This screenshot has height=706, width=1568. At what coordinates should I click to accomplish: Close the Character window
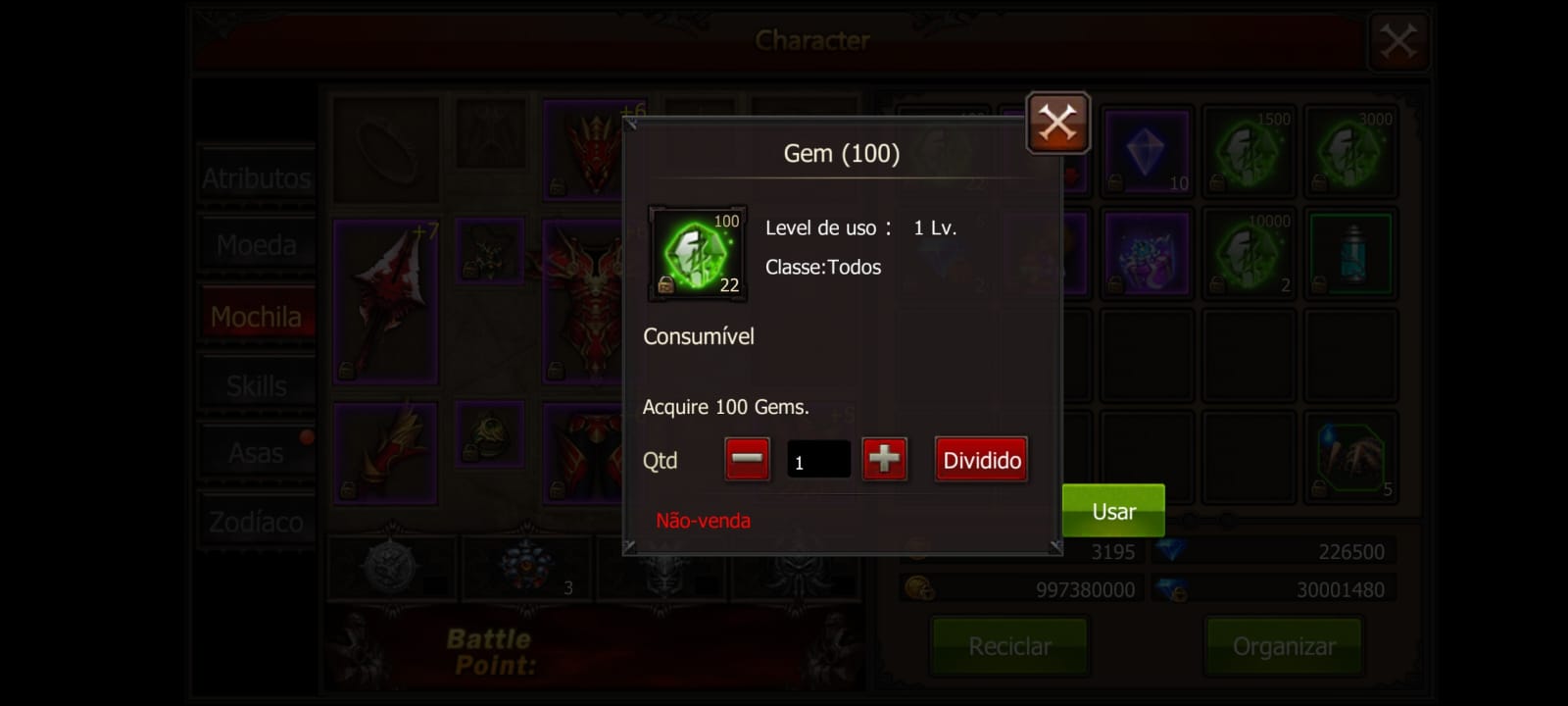[1397, 41]
